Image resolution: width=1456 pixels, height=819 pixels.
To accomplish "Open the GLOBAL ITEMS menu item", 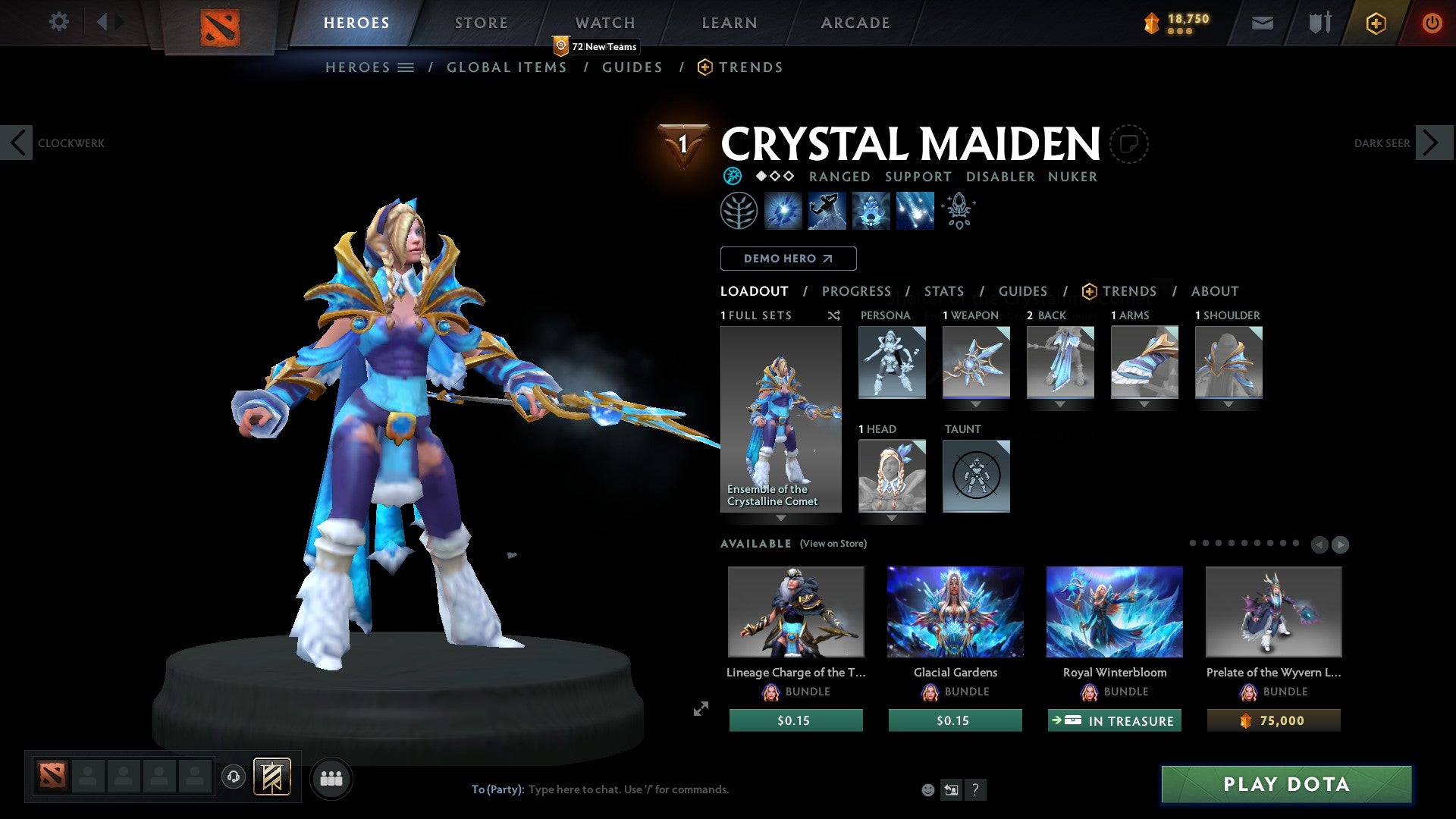I will pyautogui.click(x=507, y=67).
